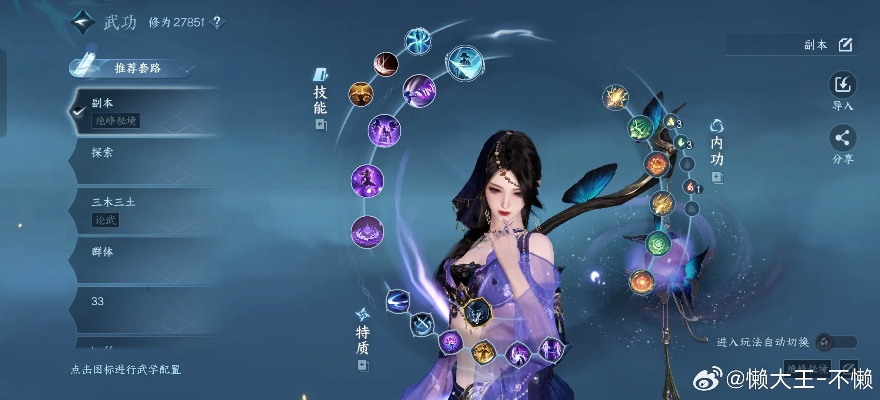Choose the 探索 exploration build preset
The width and height of the screenshot is (880, 400).
pos(140,153)
